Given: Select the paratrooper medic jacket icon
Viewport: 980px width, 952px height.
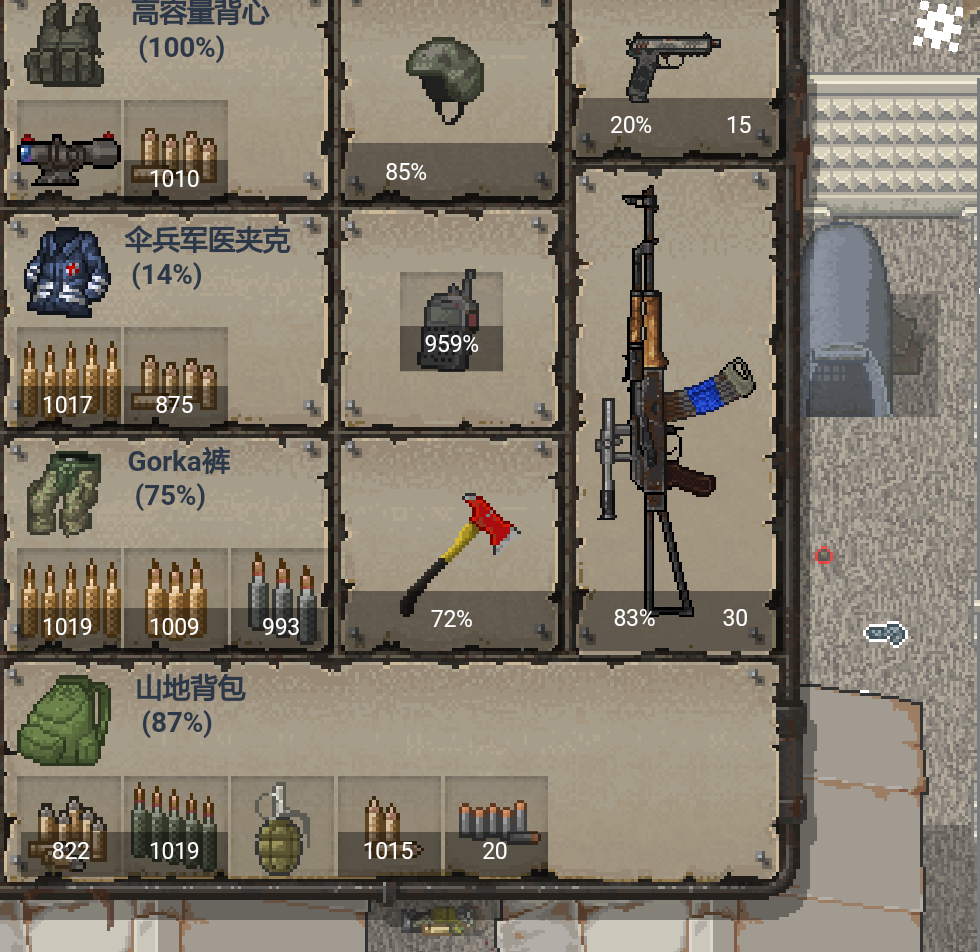Looking at the screenshot, I should pyautogui.click(x=66, y=270).
